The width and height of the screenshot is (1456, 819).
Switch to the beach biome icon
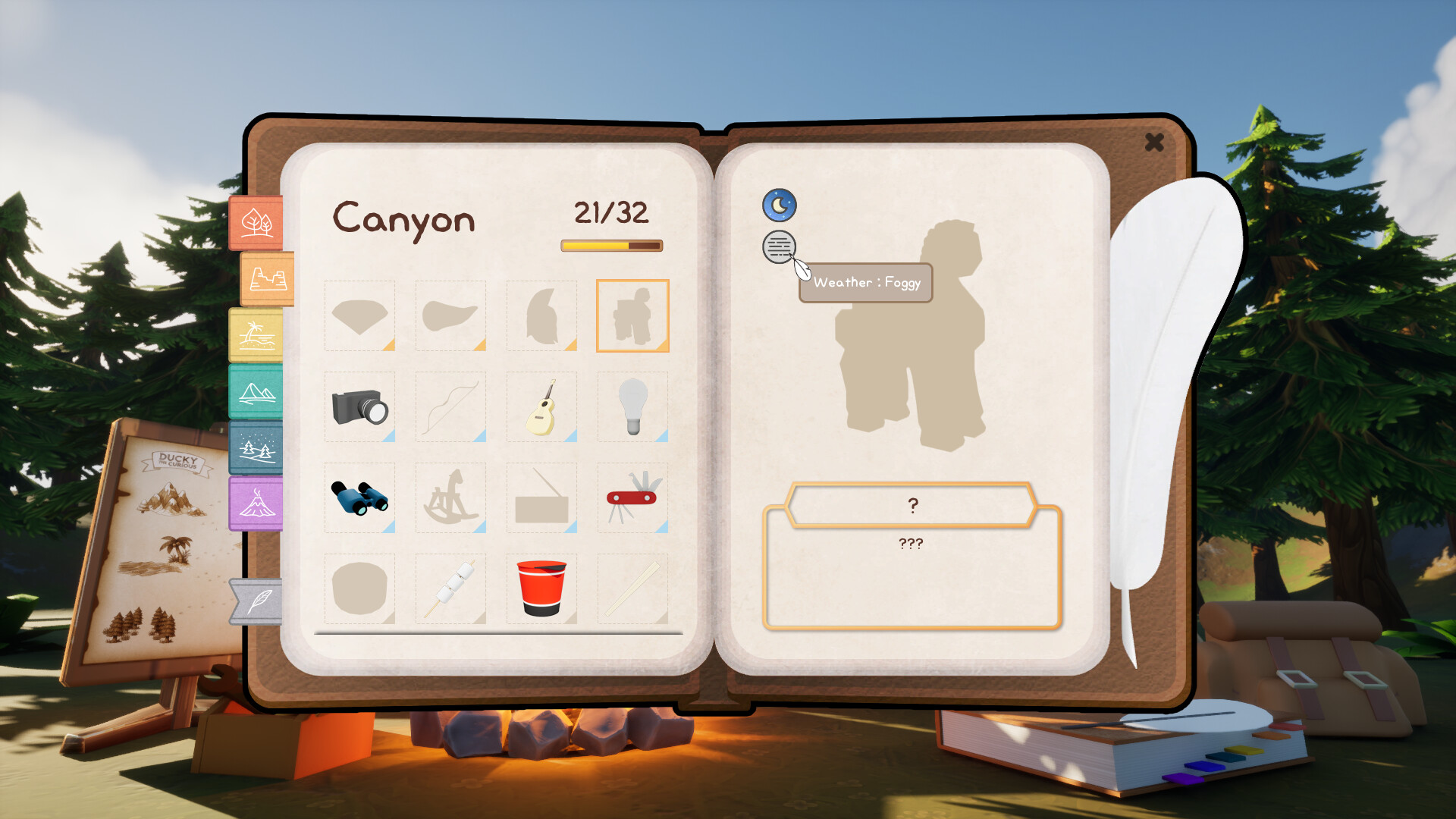(258, 334)
